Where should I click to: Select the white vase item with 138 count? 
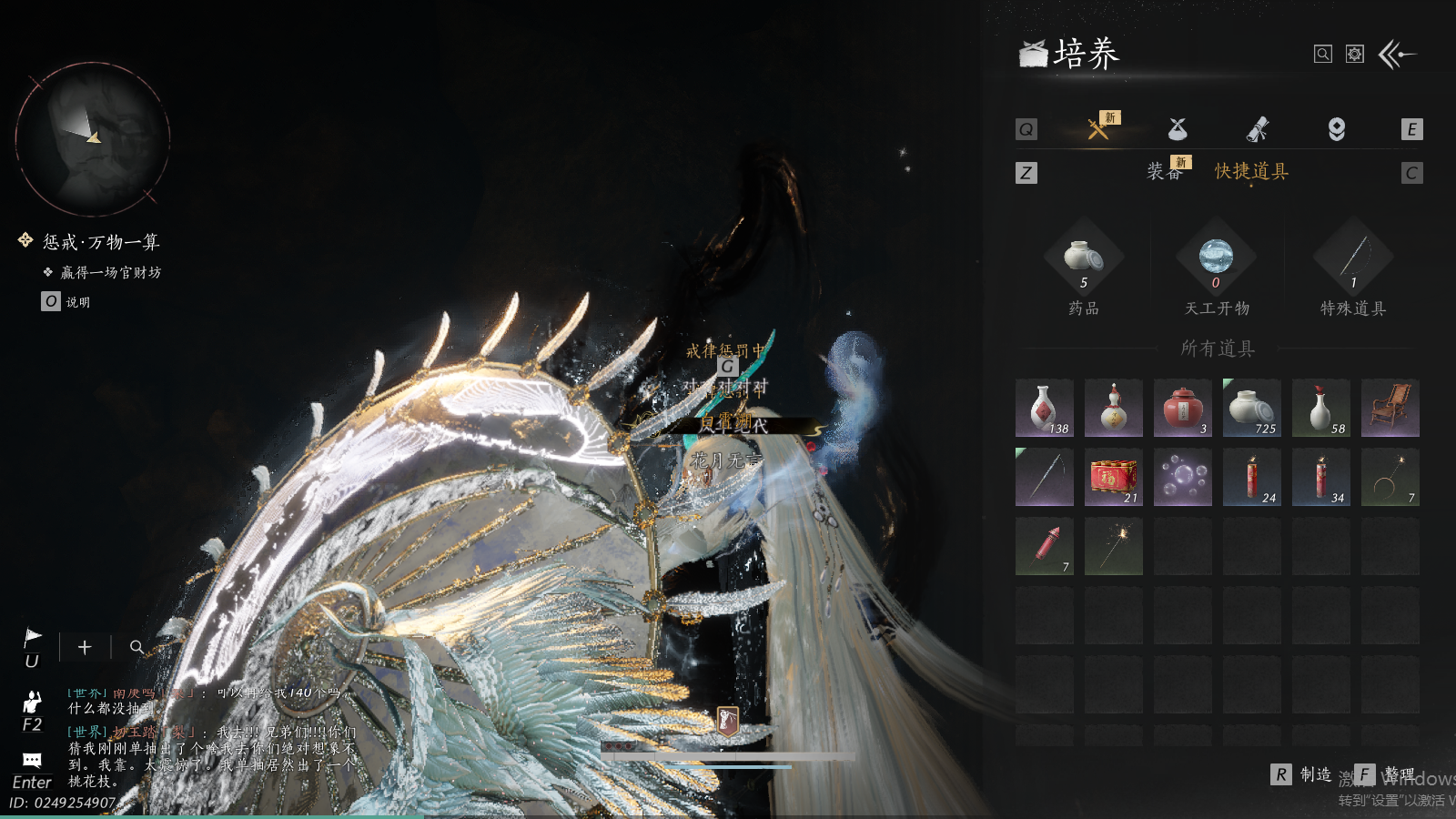(x=1045, y=409)
